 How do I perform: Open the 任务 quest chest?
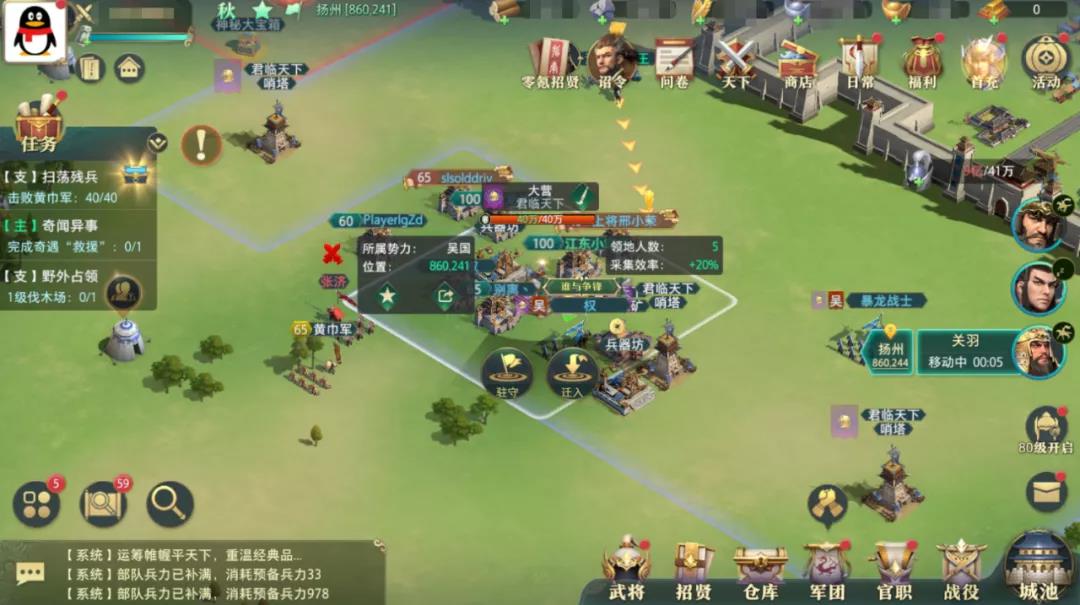39,125
